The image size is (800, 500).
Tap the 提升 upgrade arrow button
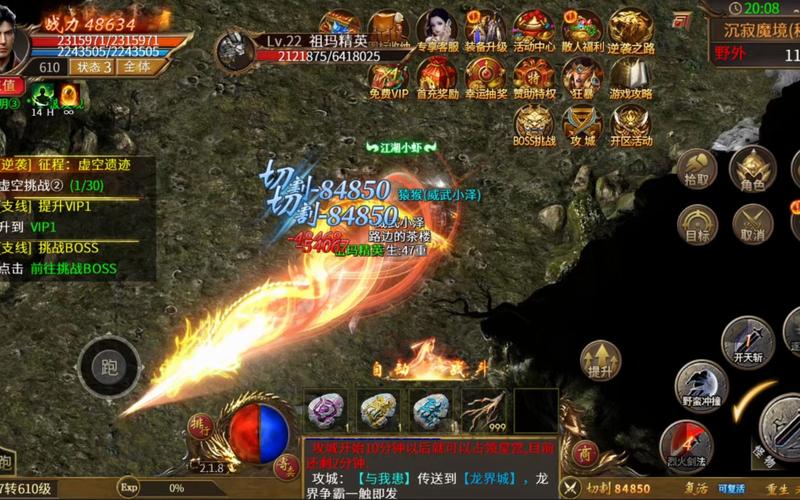(x=600, y=360)
